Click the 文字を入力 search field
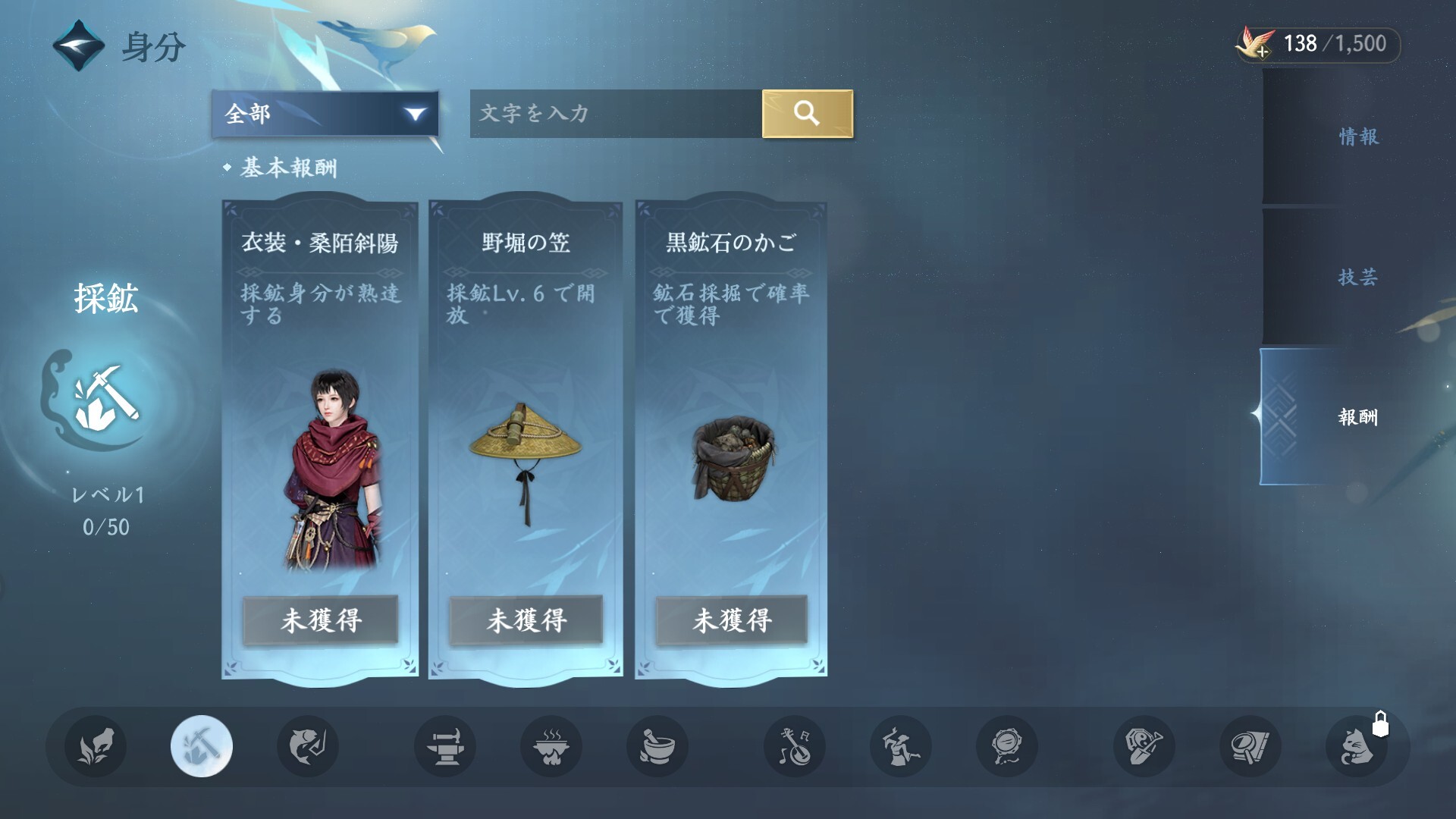The height and width of the screenshot is (819, 1456). point(615,114)
